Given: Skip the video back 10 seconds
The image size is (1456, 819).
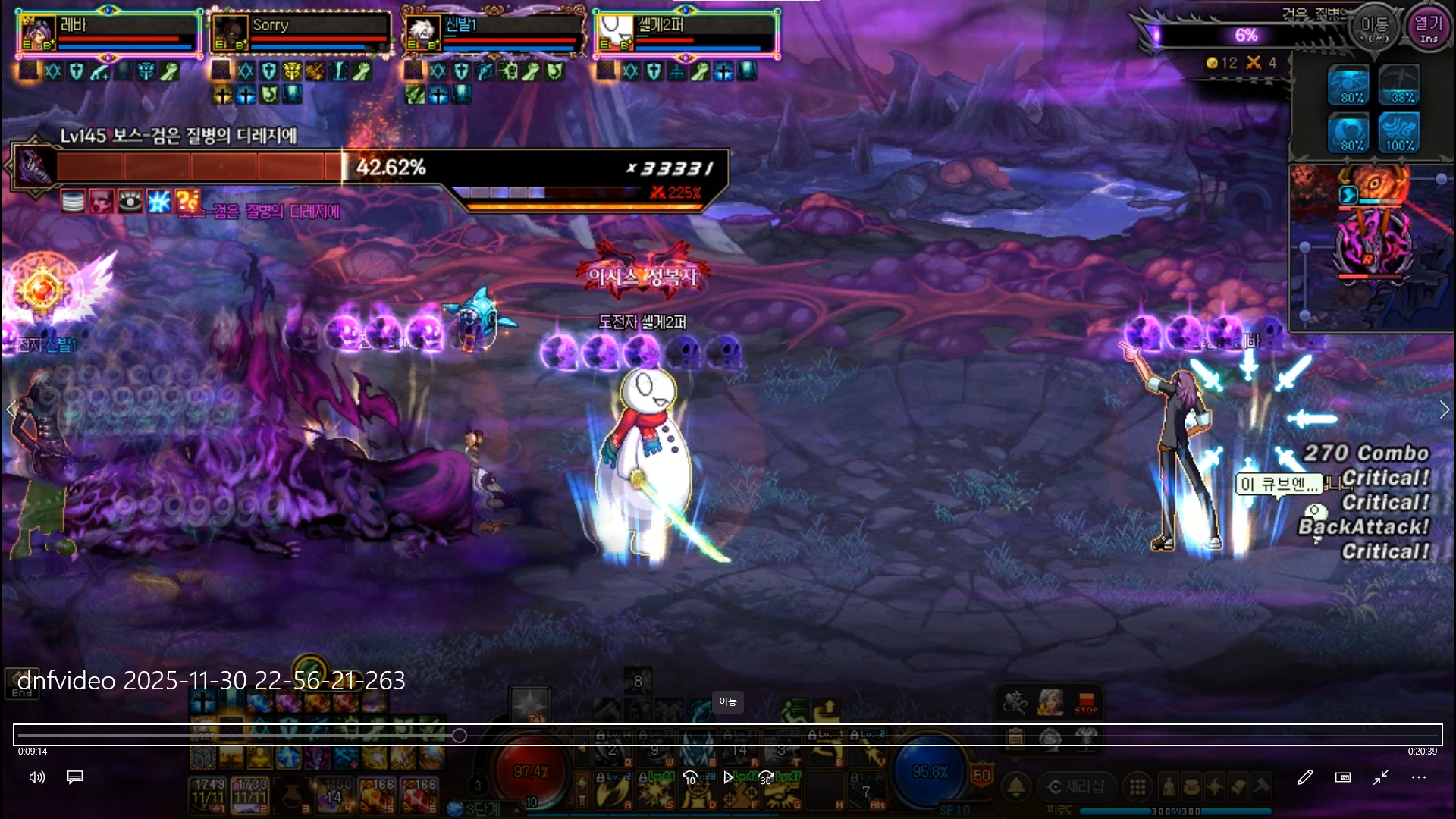Looking at the screenshot, I should coord(690,777).
